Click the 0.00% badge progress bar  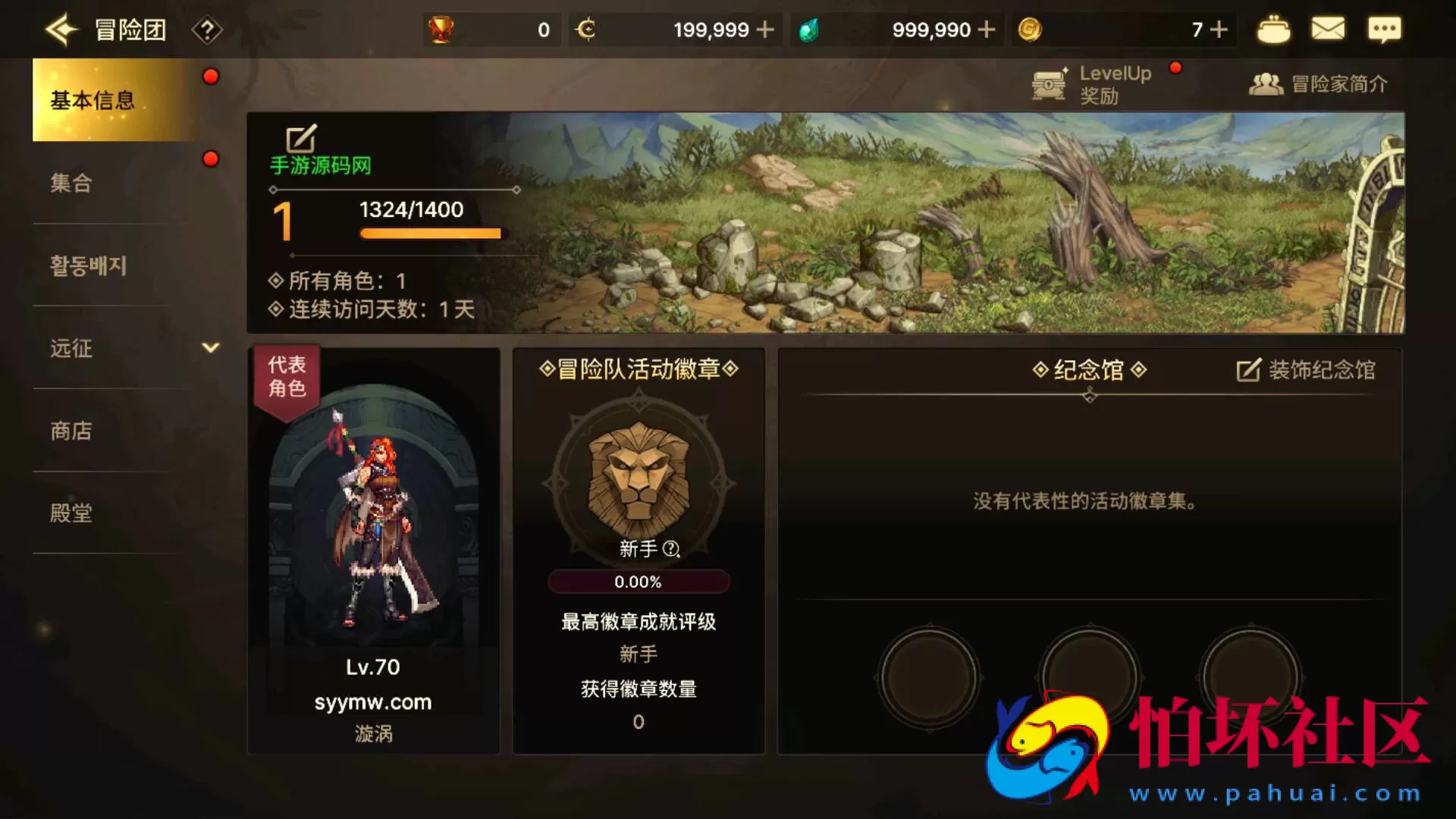tap(638, 581)
